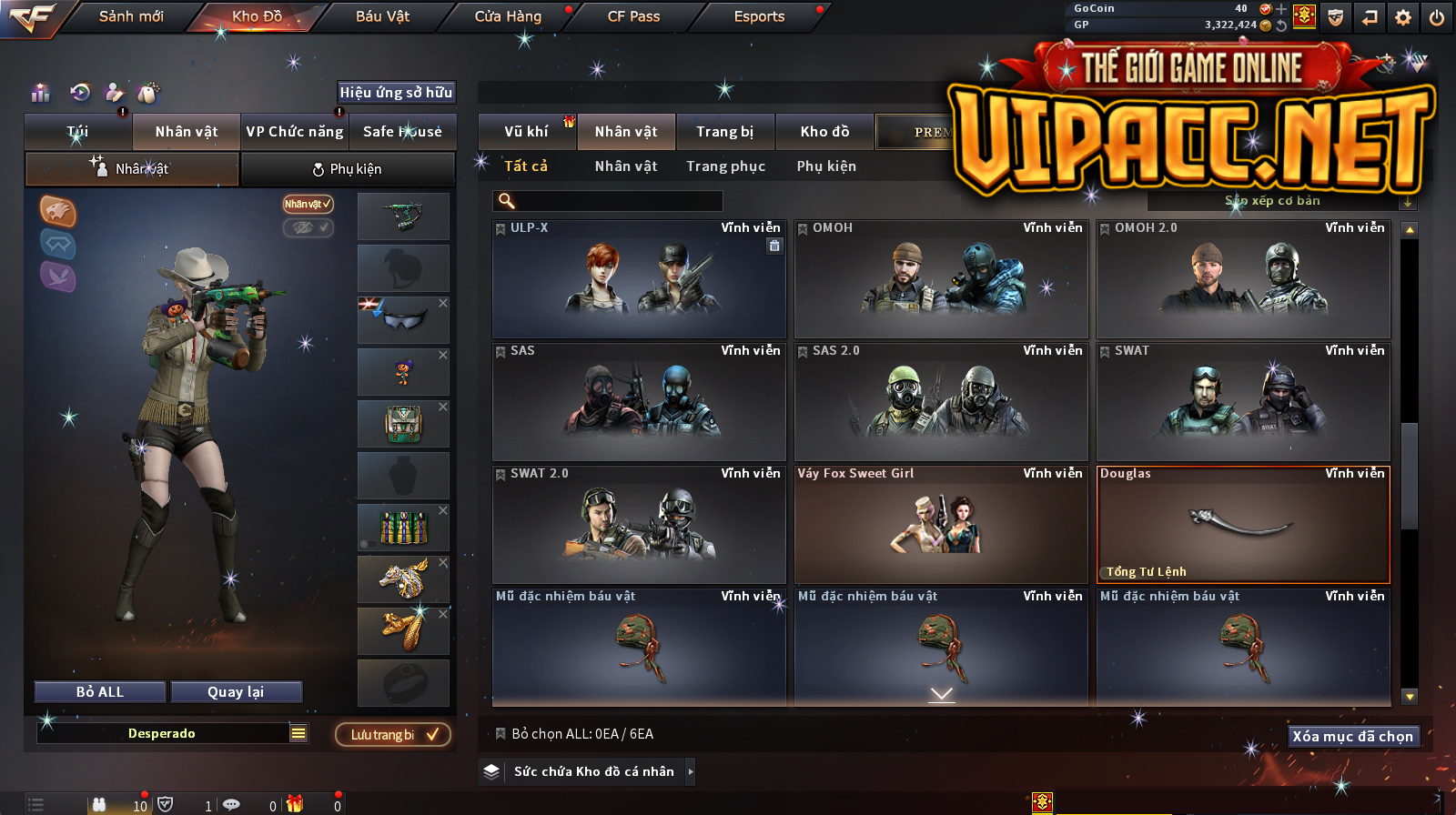This screenshot has height=815, width=1456.
Task: Filter by Trang phục sub-category
Action: click(x=725, y=166)
